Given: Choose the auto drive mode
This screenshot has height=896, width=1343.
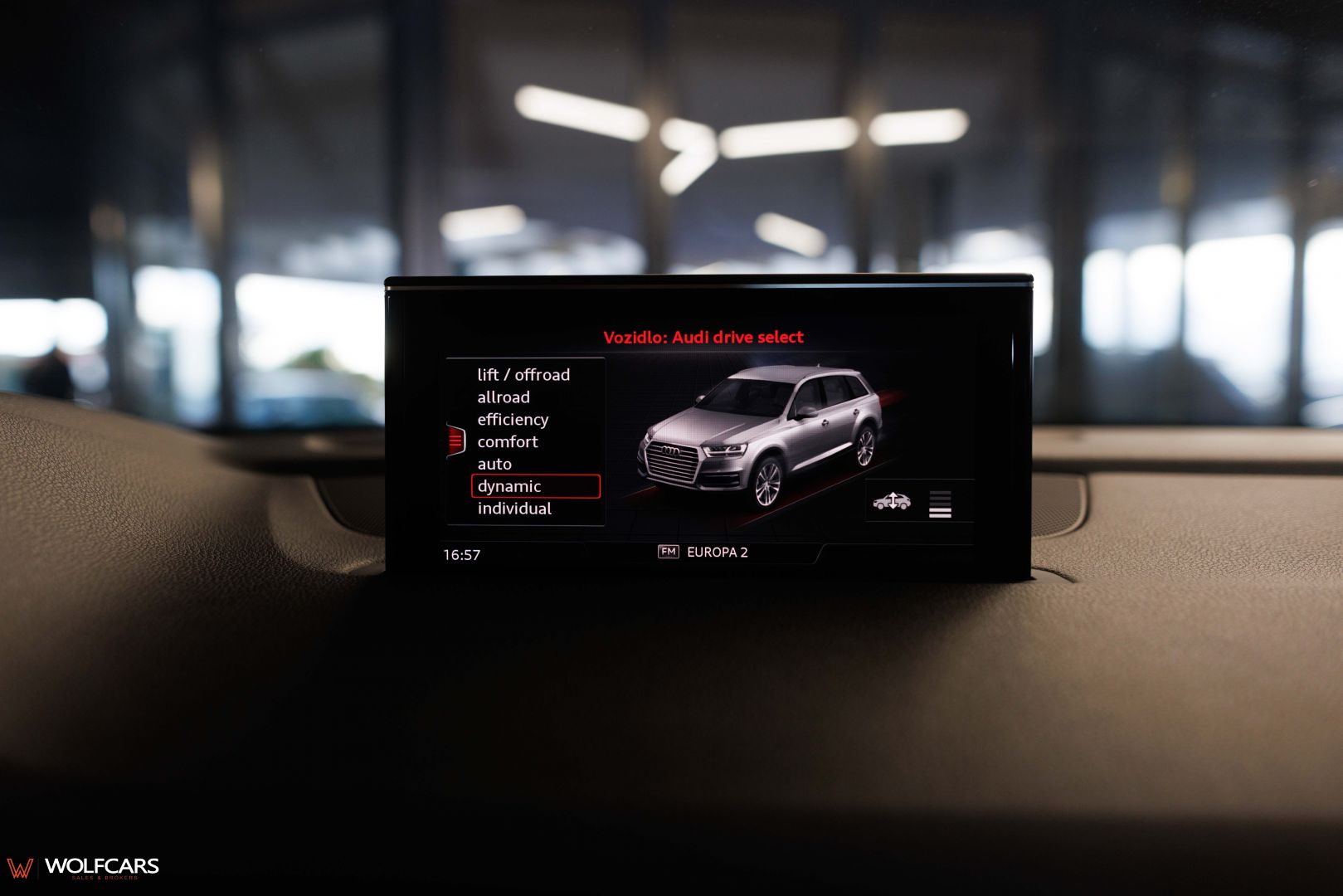Looking at the screenshot, I should [x=494, y=465].
